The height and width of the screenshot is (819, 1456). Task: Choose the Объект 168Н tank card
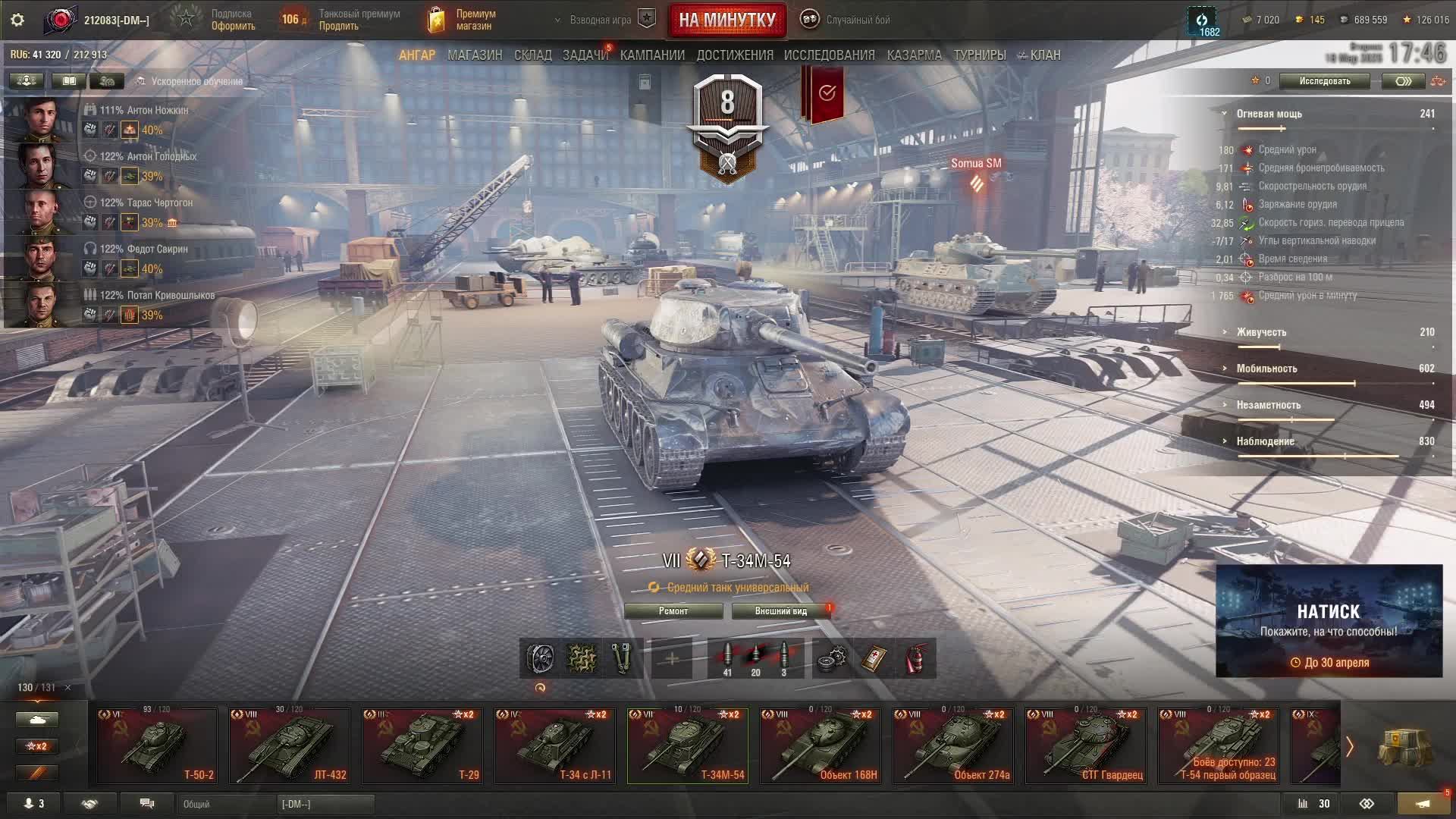821,745
